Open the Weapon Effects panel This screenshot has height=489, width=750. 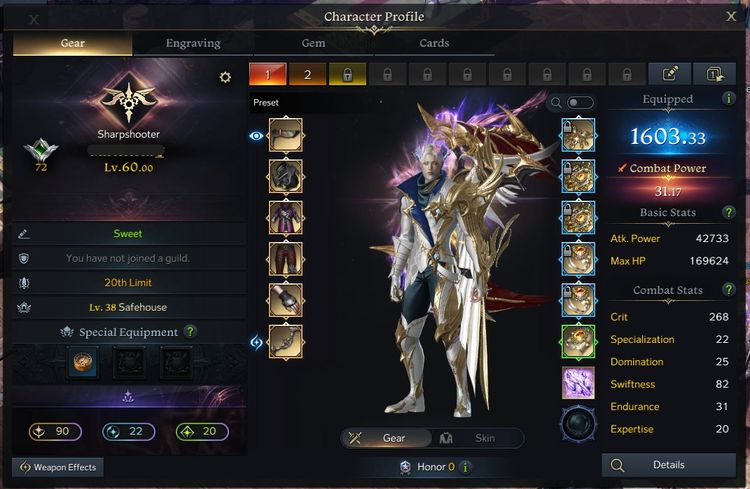[60, 467]
